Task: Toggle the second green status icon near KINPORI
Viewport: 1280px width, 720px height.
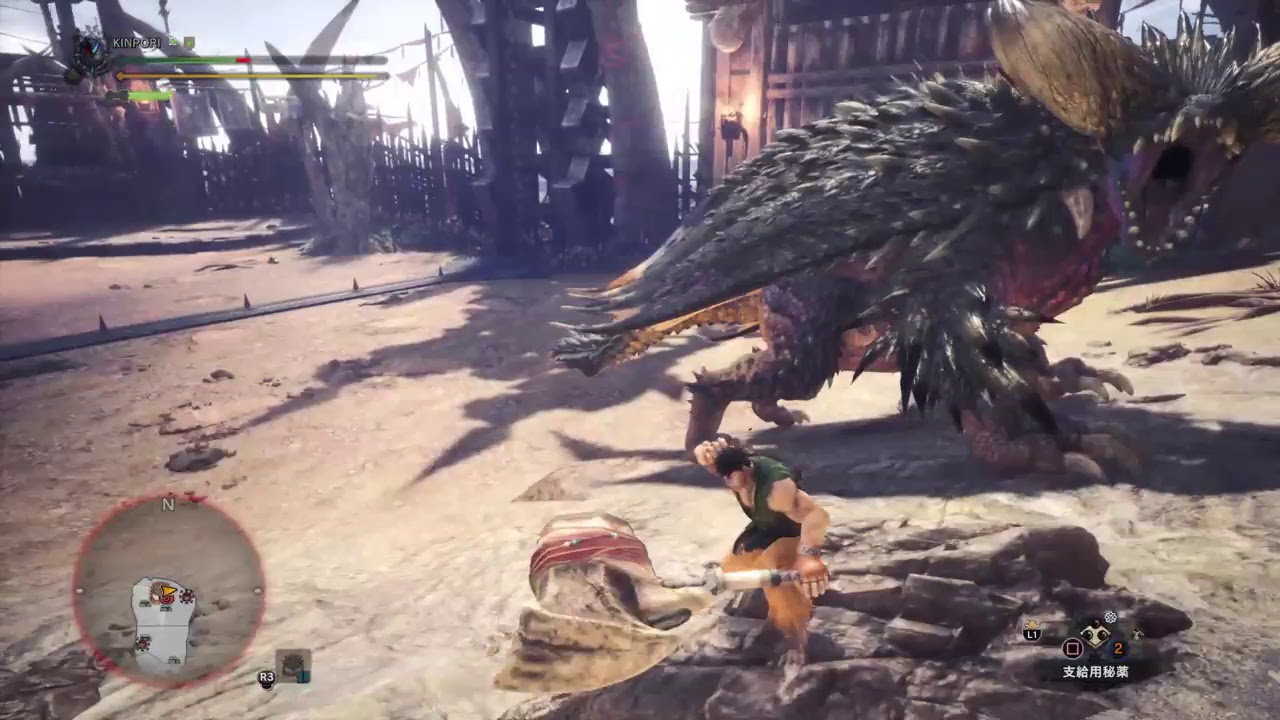Action: [189, 41]
